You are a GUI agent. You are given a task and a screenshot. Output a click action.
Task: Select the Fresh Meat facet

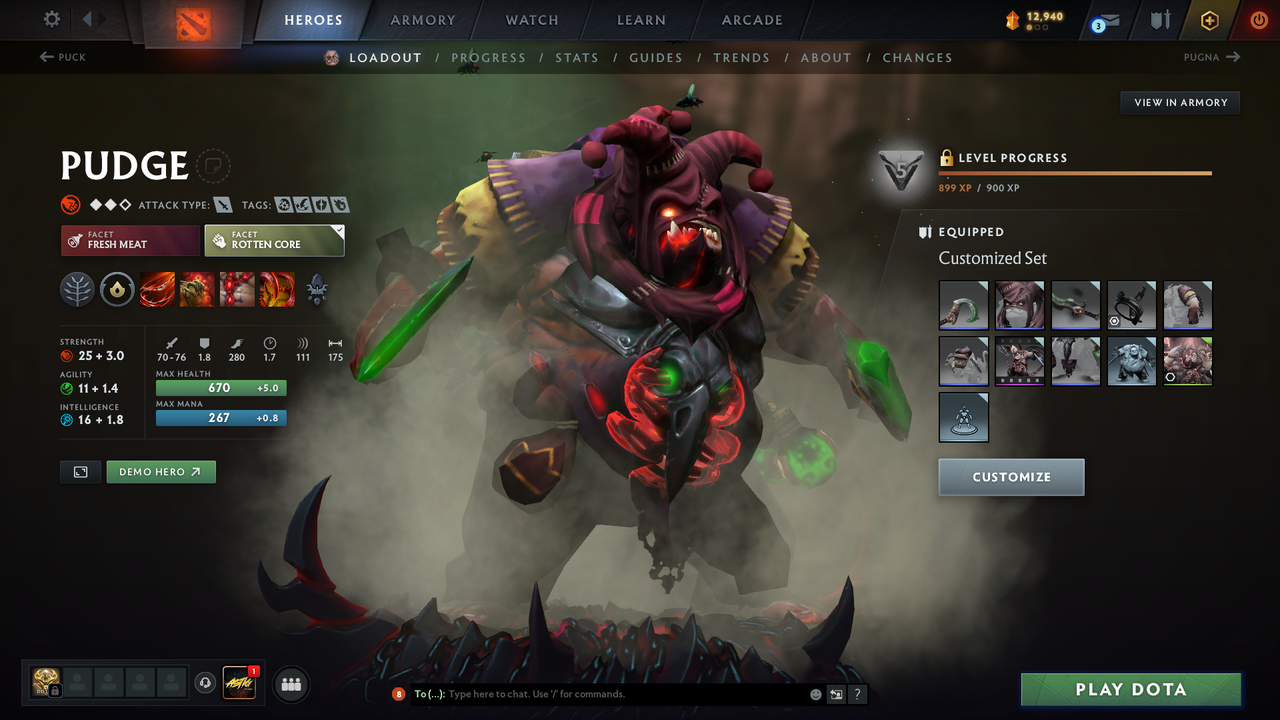[x=130, y=240]
